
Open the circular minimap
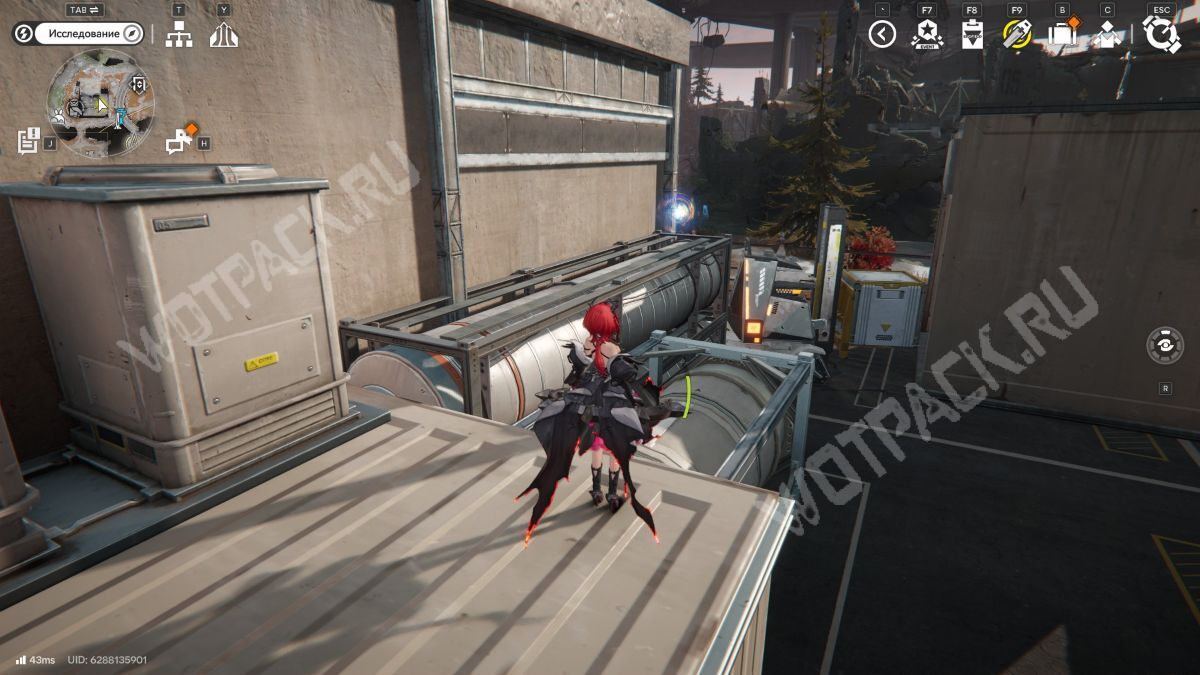pos(100,103)
